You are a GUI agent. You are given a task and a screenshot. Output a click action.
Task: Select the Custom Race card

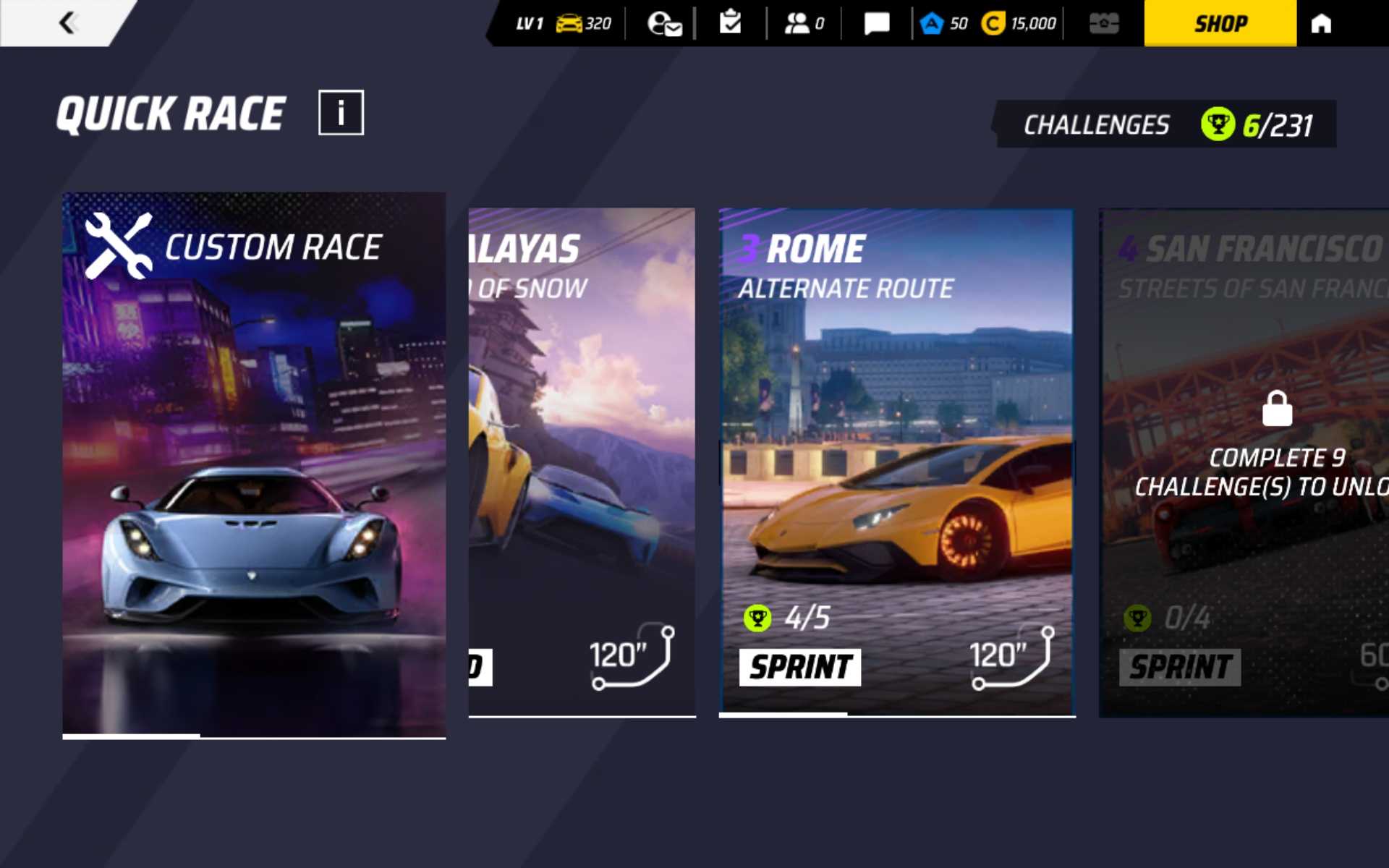(x=254, y=464)
